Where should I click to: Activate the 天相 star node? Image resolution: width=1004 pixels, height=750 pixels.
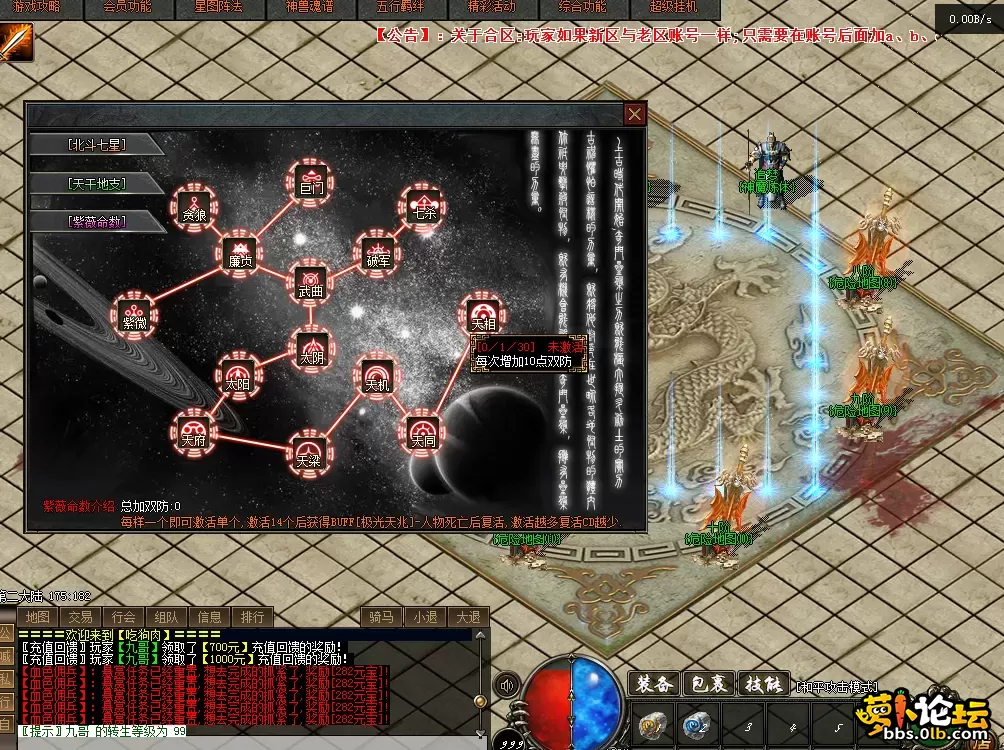483,317
